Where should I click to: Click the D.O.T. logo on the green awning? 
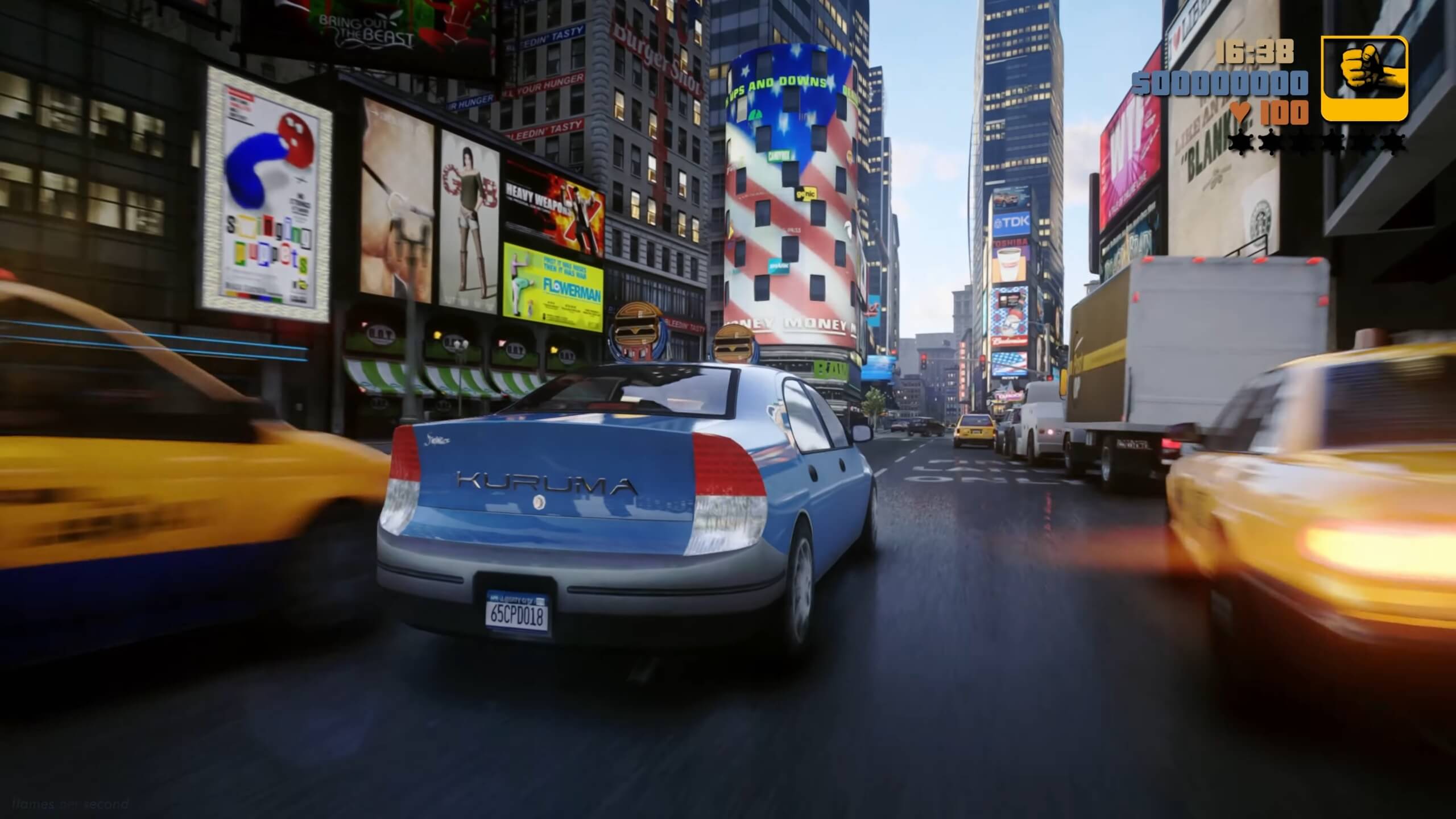[x=381, y=337]
